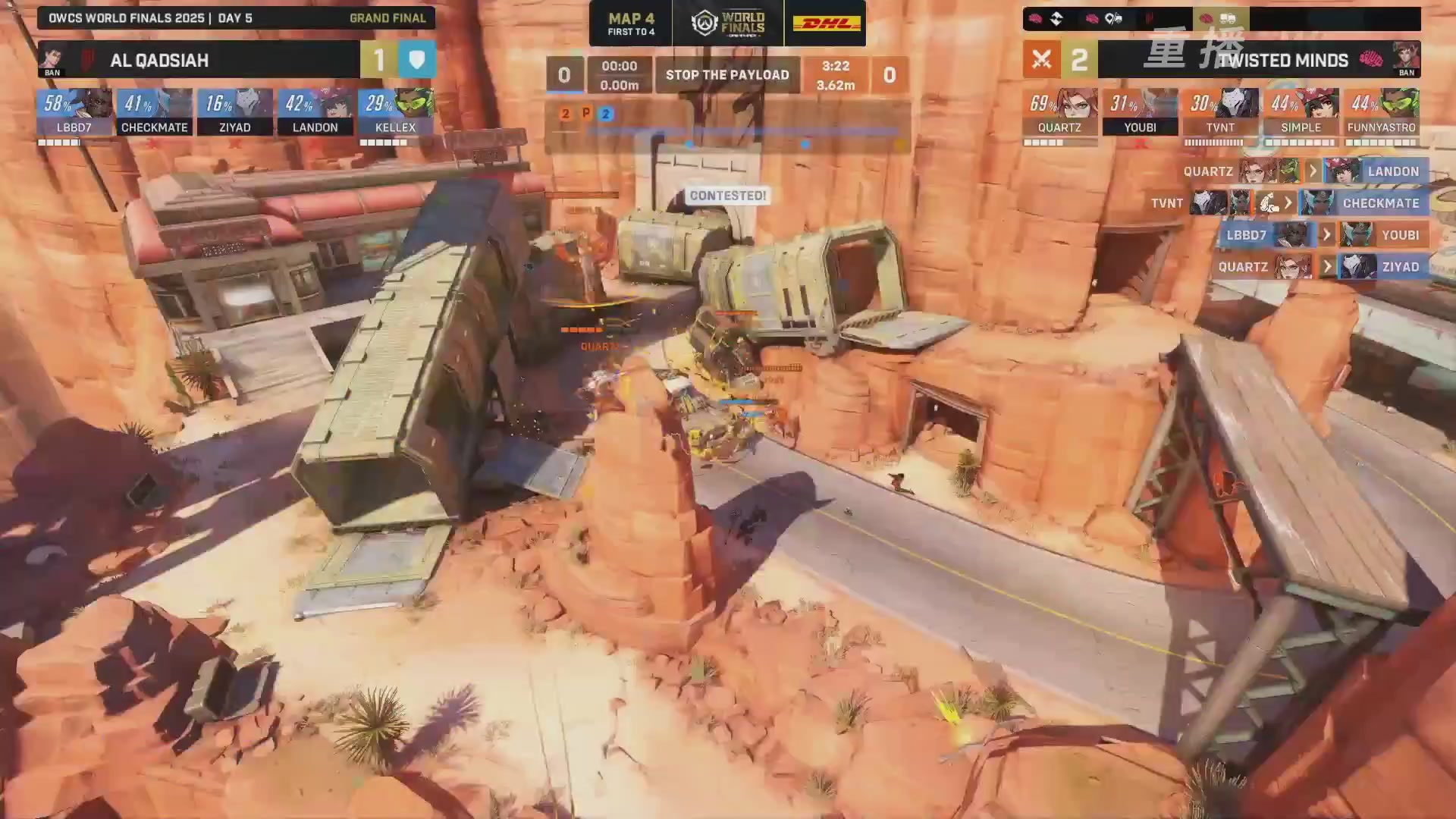Spectate TVNT from the team bar
The image size is (1456, 819).
pyautogui.click(x=1221, y=112)
